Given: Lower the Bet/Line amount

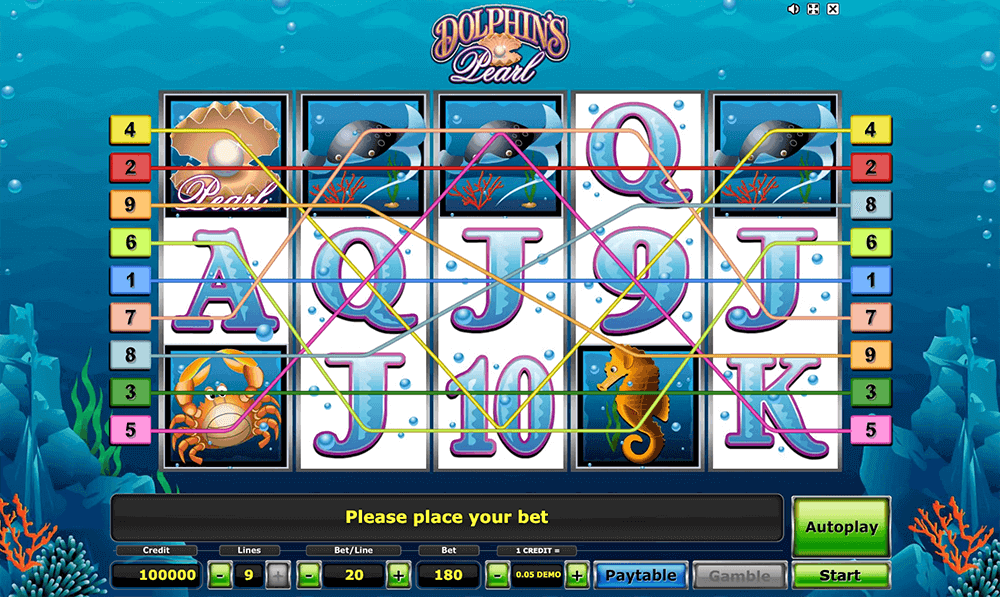Looking at the screenshot, I should tap(309, 575).
